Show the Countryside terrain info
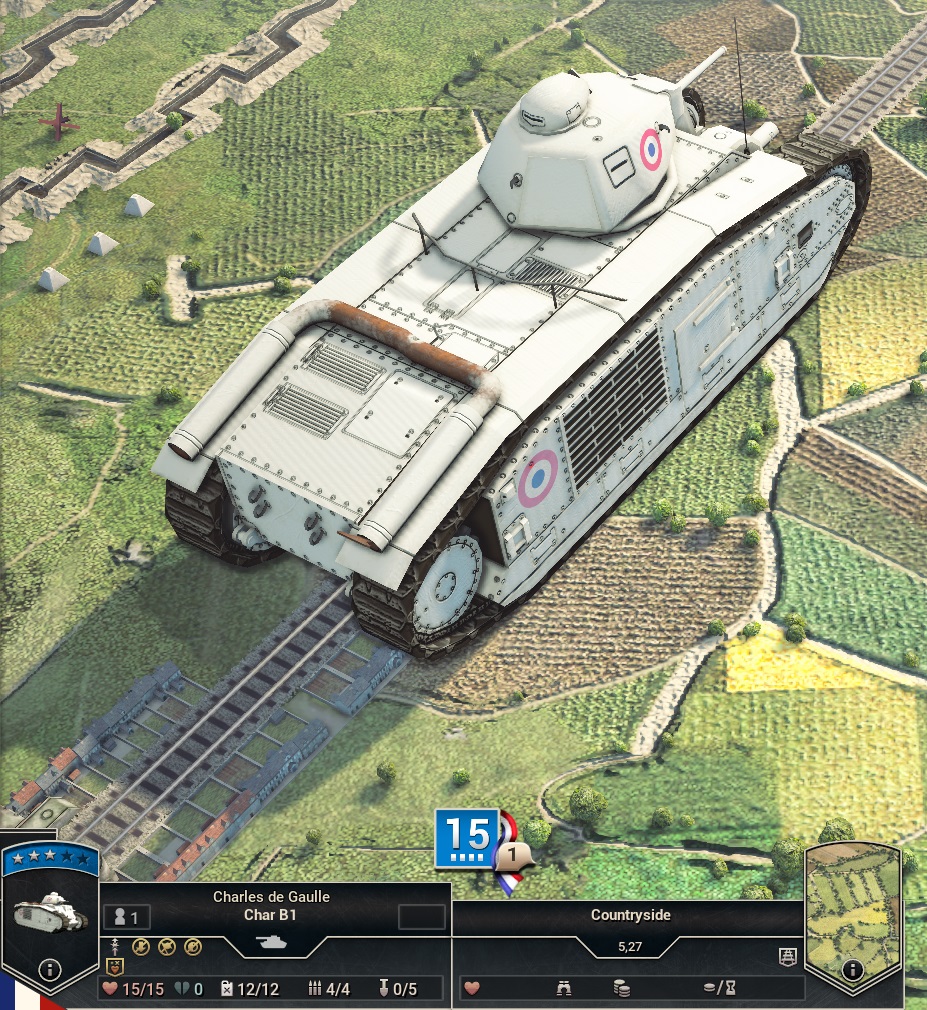 pos(852,969)
